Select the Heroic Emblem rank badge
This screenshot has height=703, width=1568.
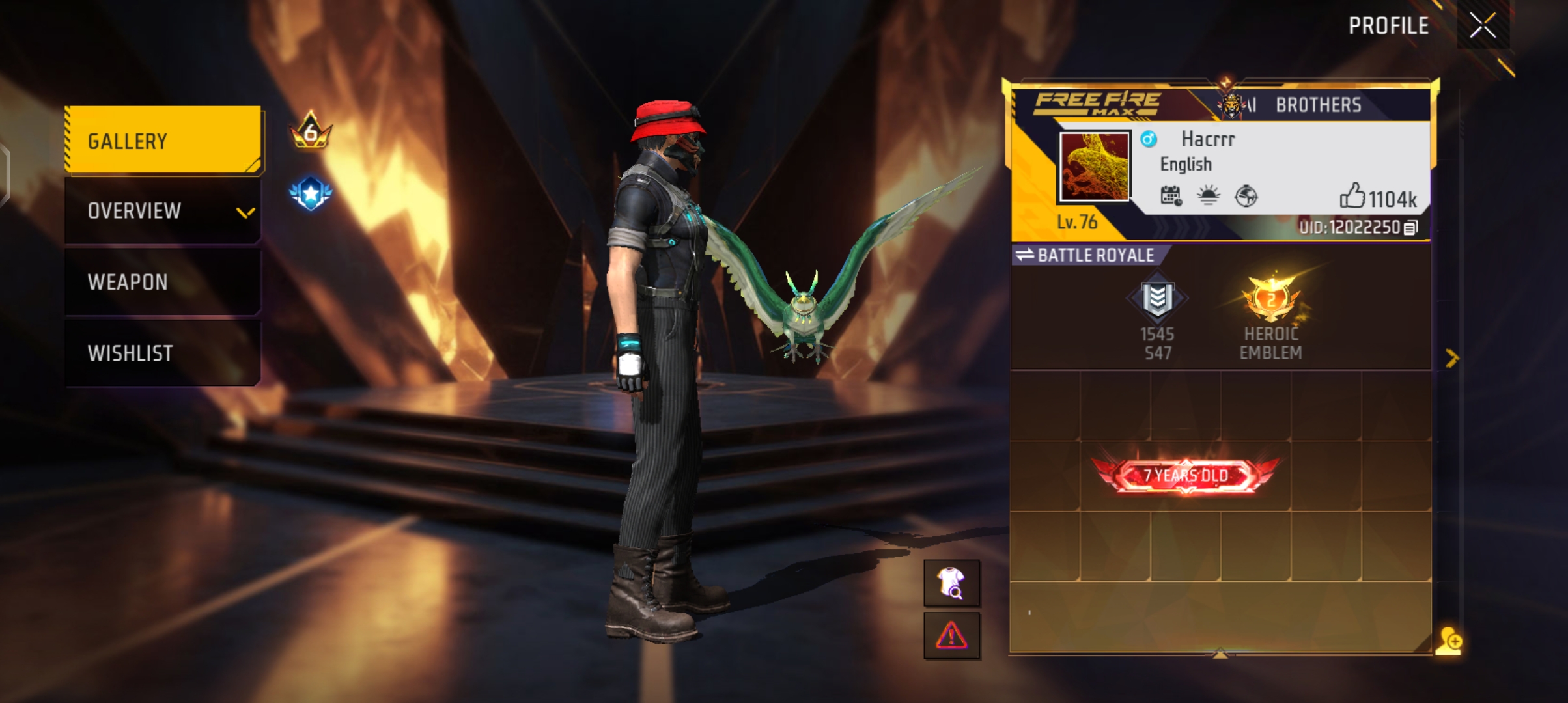click(1270, 301)
